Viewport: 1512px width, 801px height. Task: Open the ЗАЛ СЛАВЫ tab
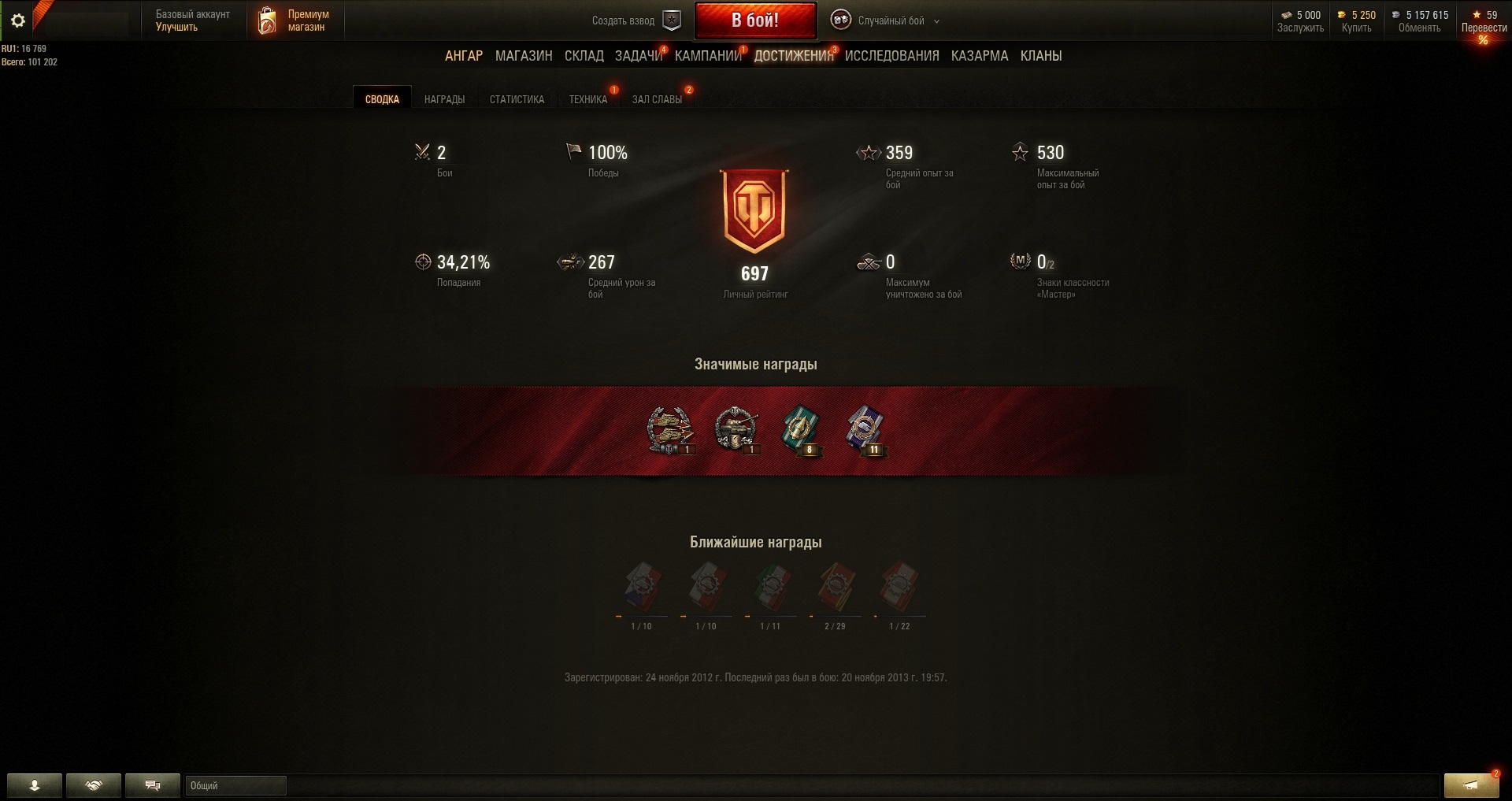click(x=657, y=99)
